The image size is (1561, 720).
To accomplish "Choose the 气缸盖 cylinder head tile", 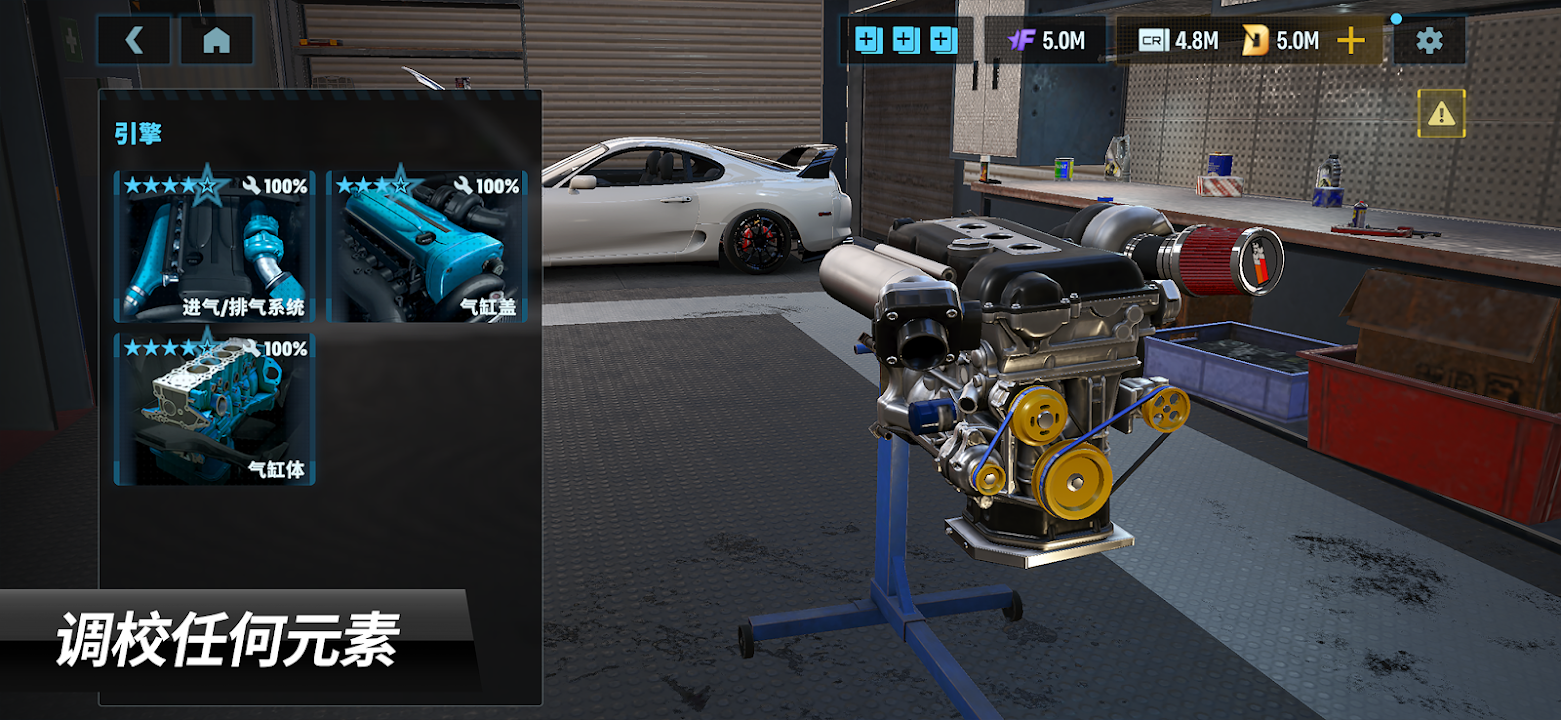I will click(427, 246).
